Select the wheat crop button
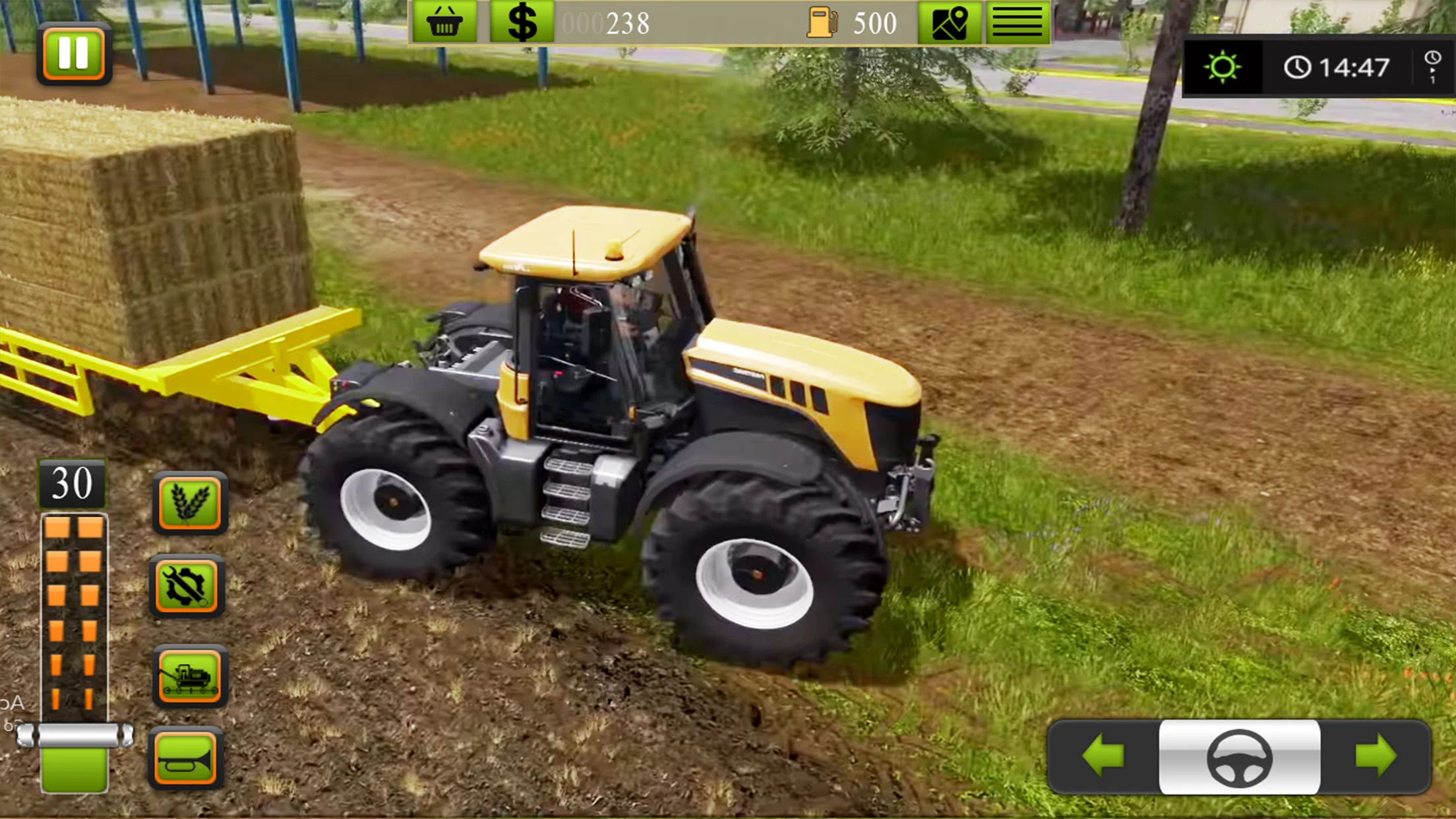Image resolution: width=1456 pixels, height=819 pixels. 190,502
